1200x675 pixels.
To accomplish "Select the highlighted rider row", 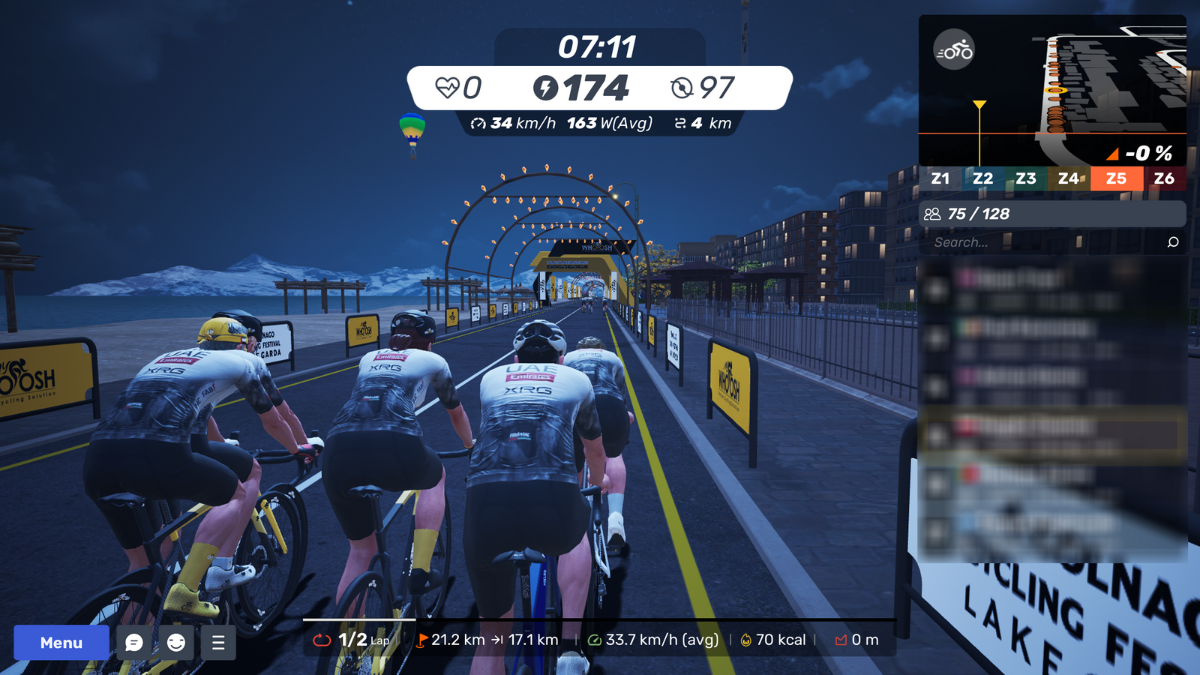I will (x=1052, y=435).
